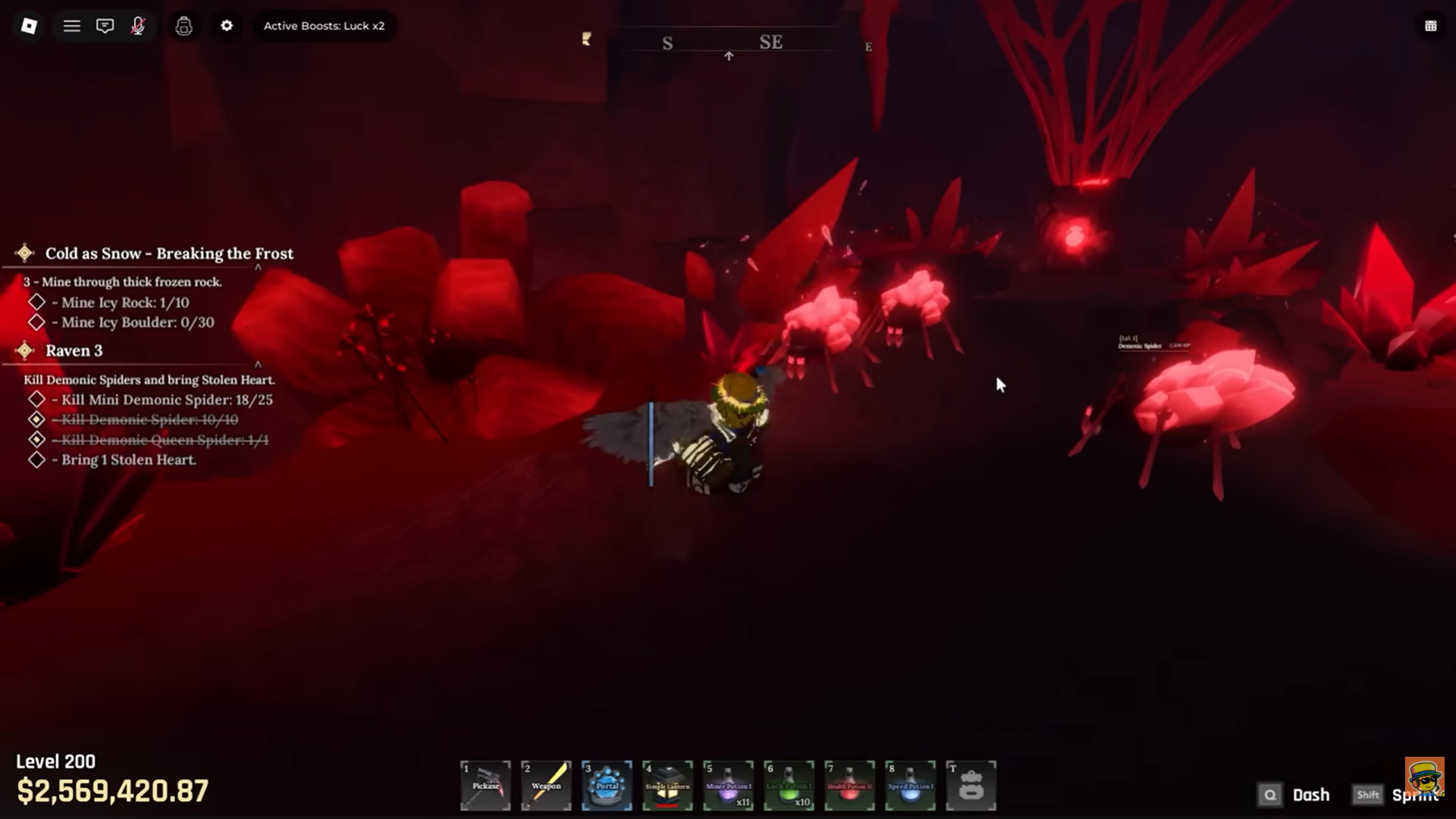Collapse the Raven 3 quest tracker
The width and height of the screenshot is (1456, 819).
coord(258,365)
